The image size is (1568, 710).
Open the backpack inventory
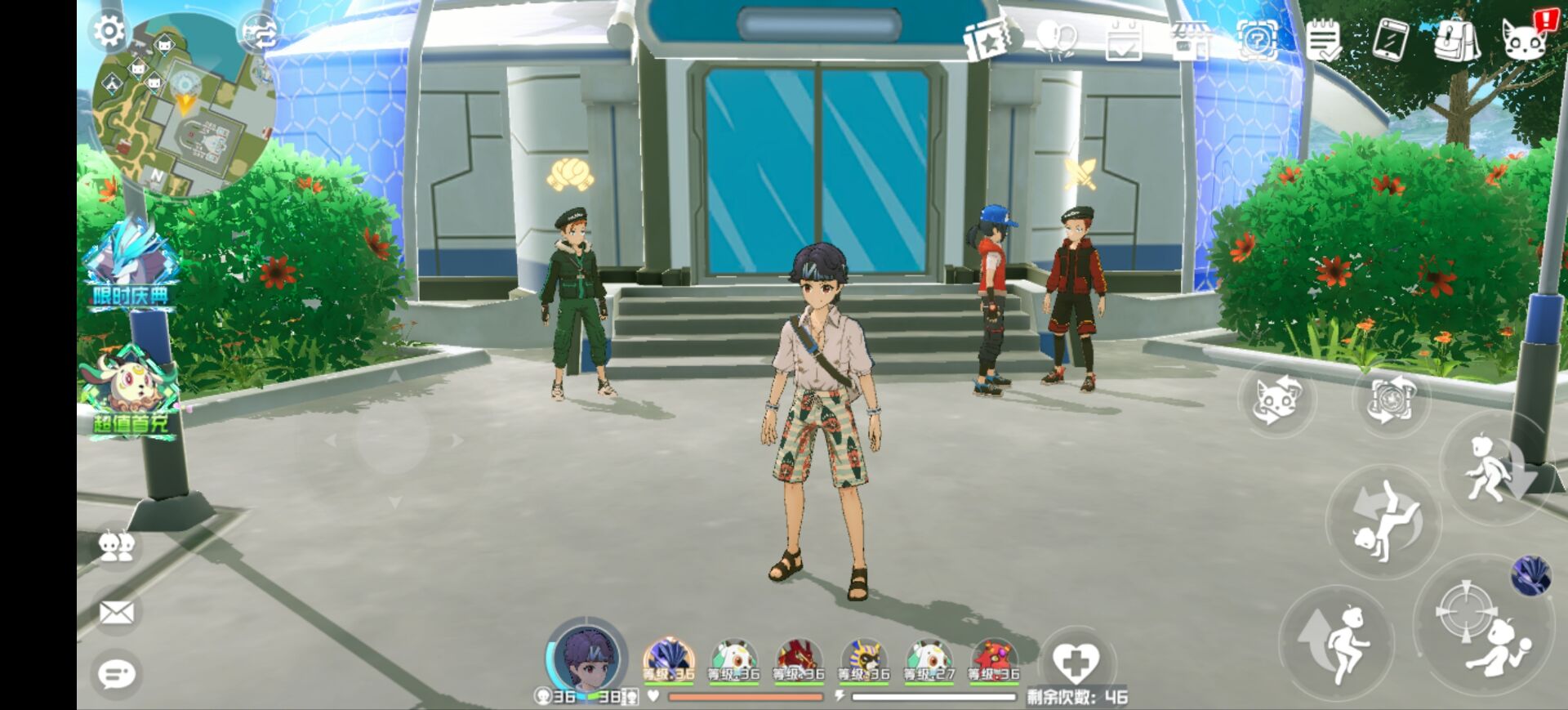[x=1456, y=38]
